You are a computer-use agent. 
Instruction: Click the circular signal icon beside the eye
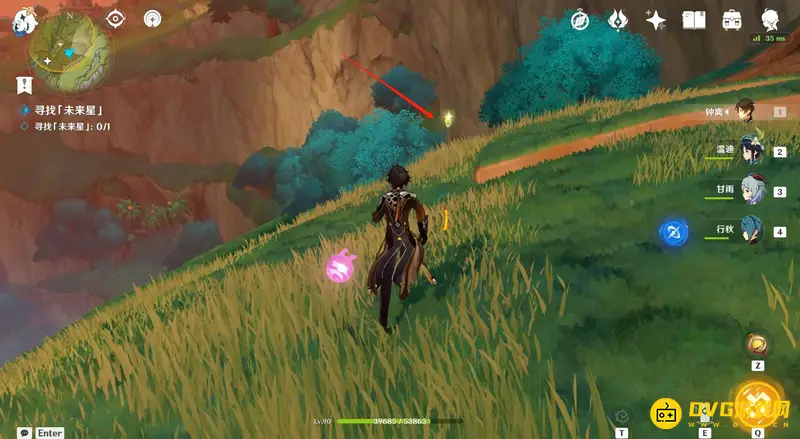pos(152,19)
